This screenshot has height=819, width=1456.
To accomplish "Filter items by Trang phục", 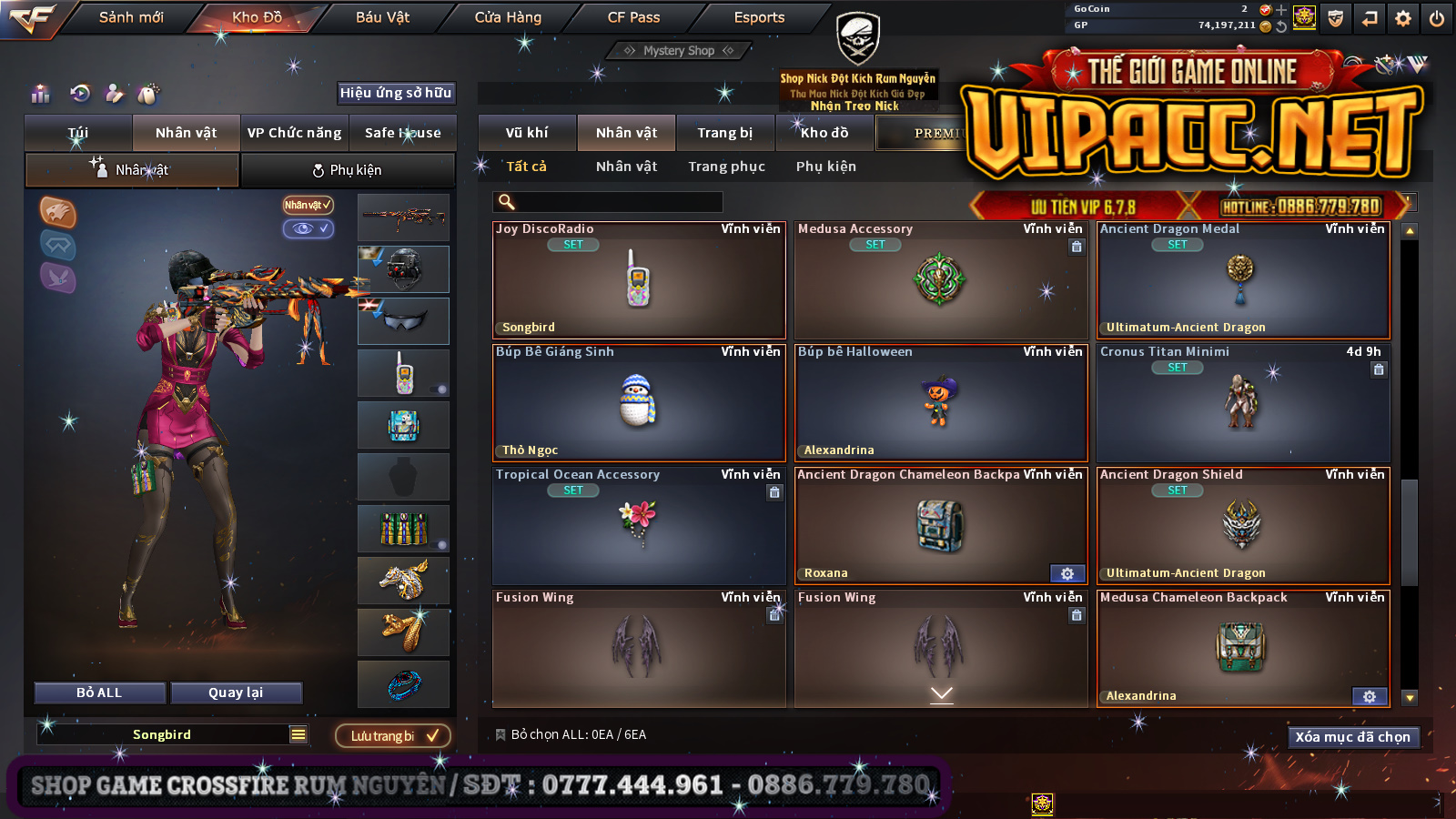I will (726, 167).
